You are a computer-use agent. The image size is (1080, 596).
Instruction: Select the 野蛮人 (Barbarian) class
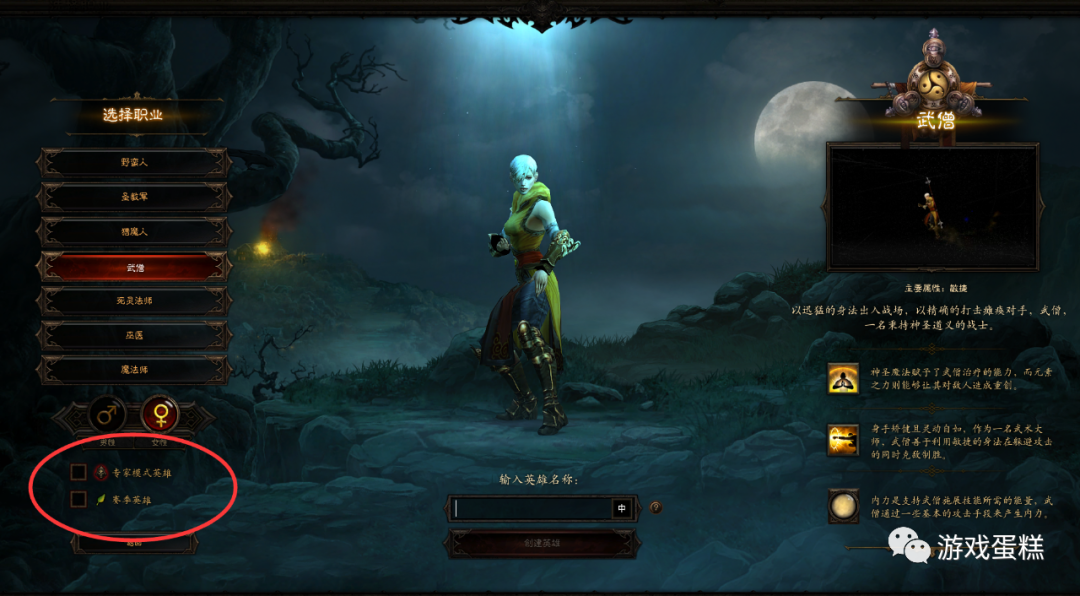pos(134,162)
